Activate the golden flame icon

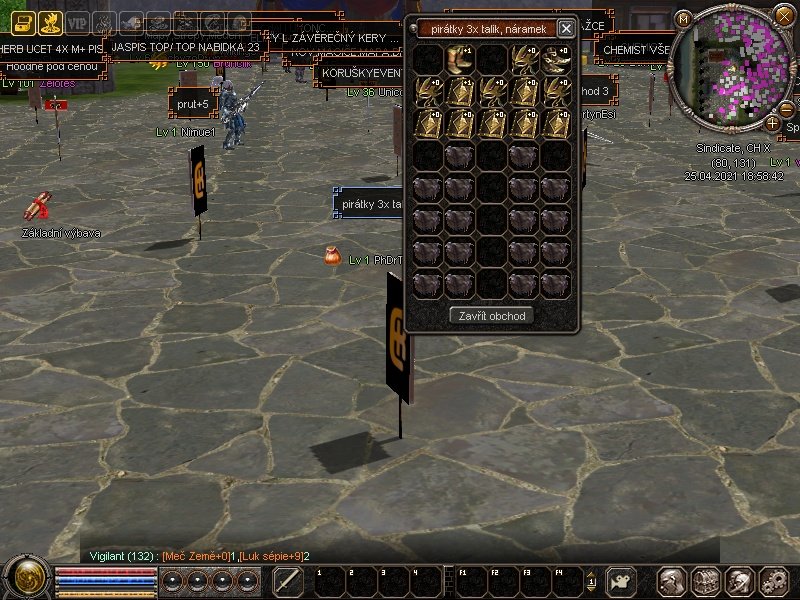coord(50,23)
